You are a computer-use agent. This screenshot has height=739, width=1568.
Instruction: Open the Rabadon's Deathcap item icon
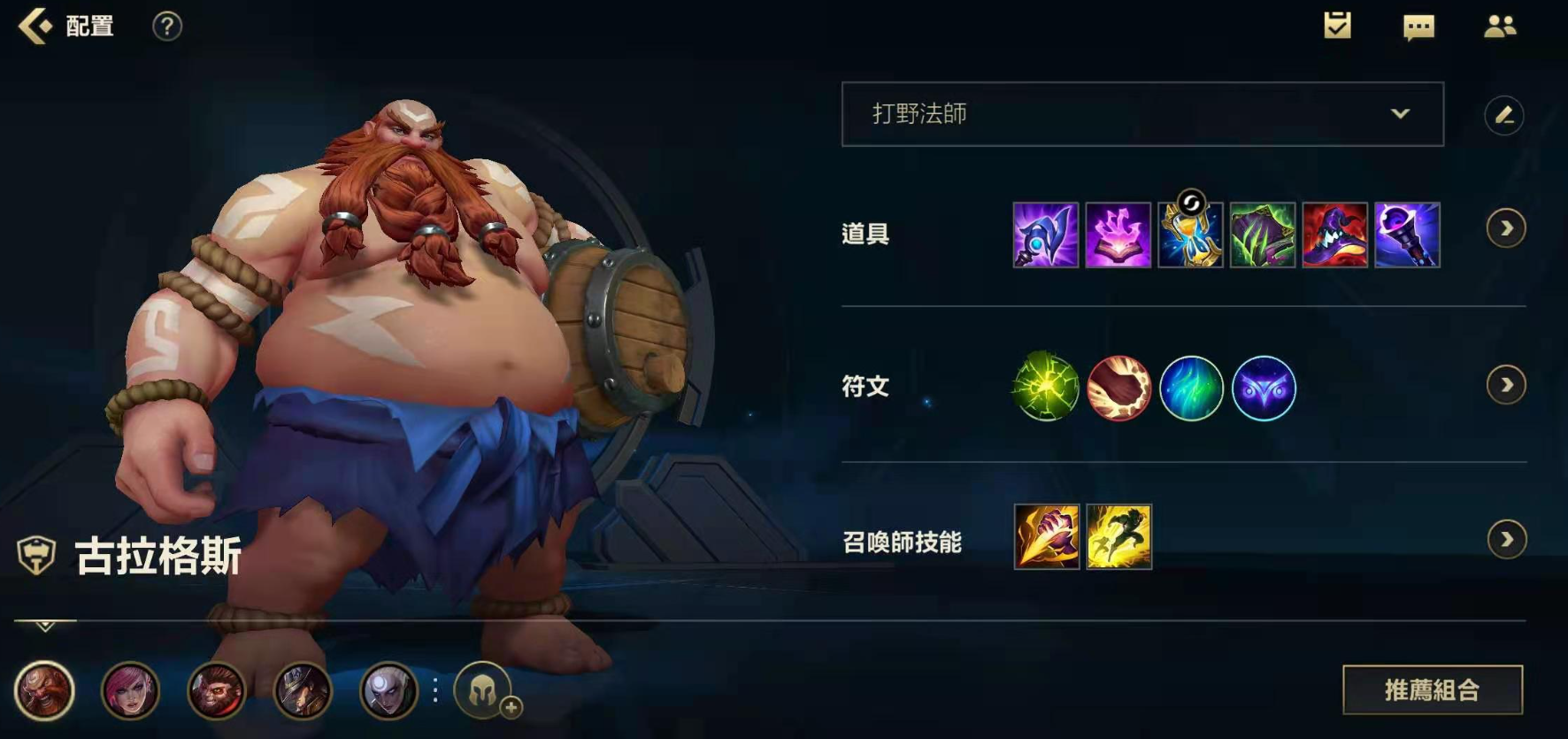[1335, 235]
